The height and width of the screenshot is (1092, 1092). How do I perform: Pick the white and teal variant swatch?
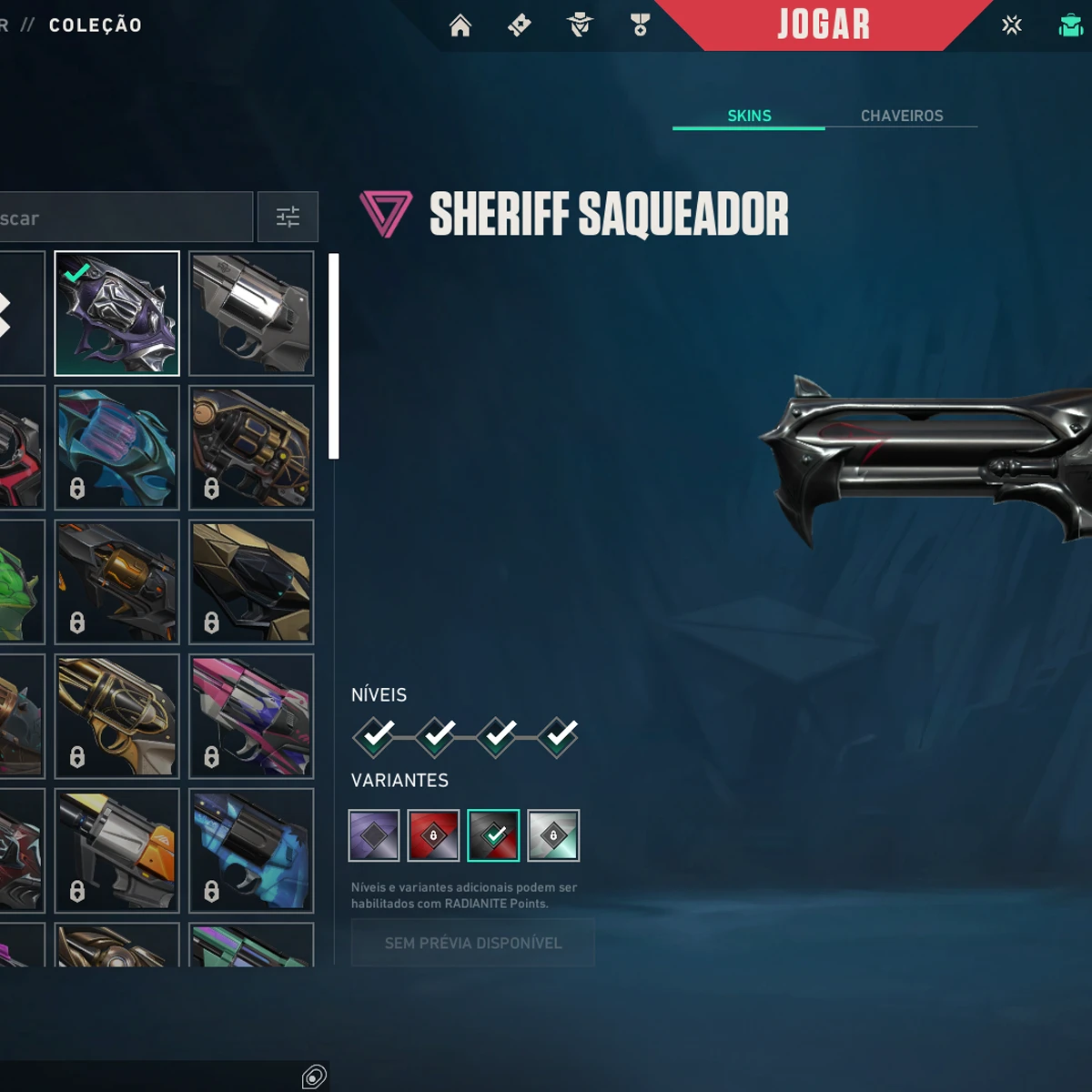[x=553, y=835]
